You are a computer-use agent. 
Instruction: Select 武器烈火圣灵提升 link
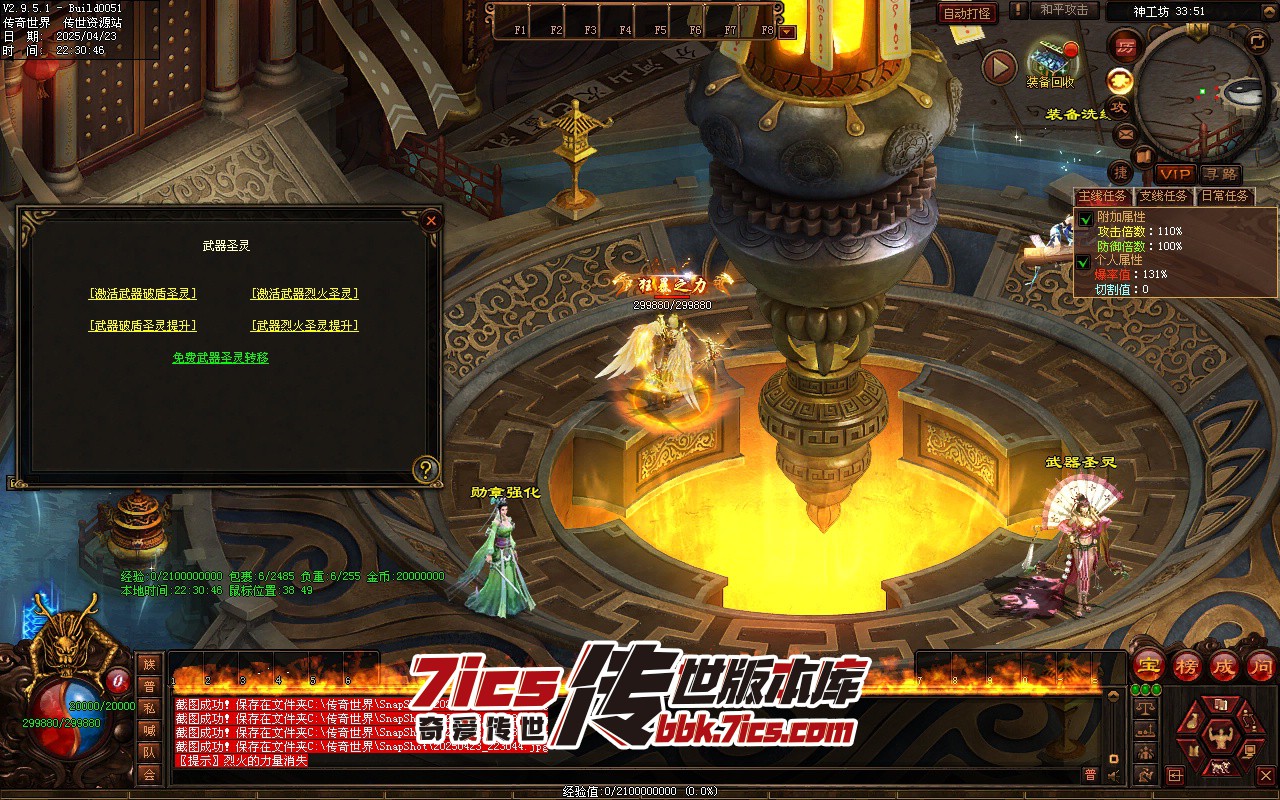coord(304,326)
